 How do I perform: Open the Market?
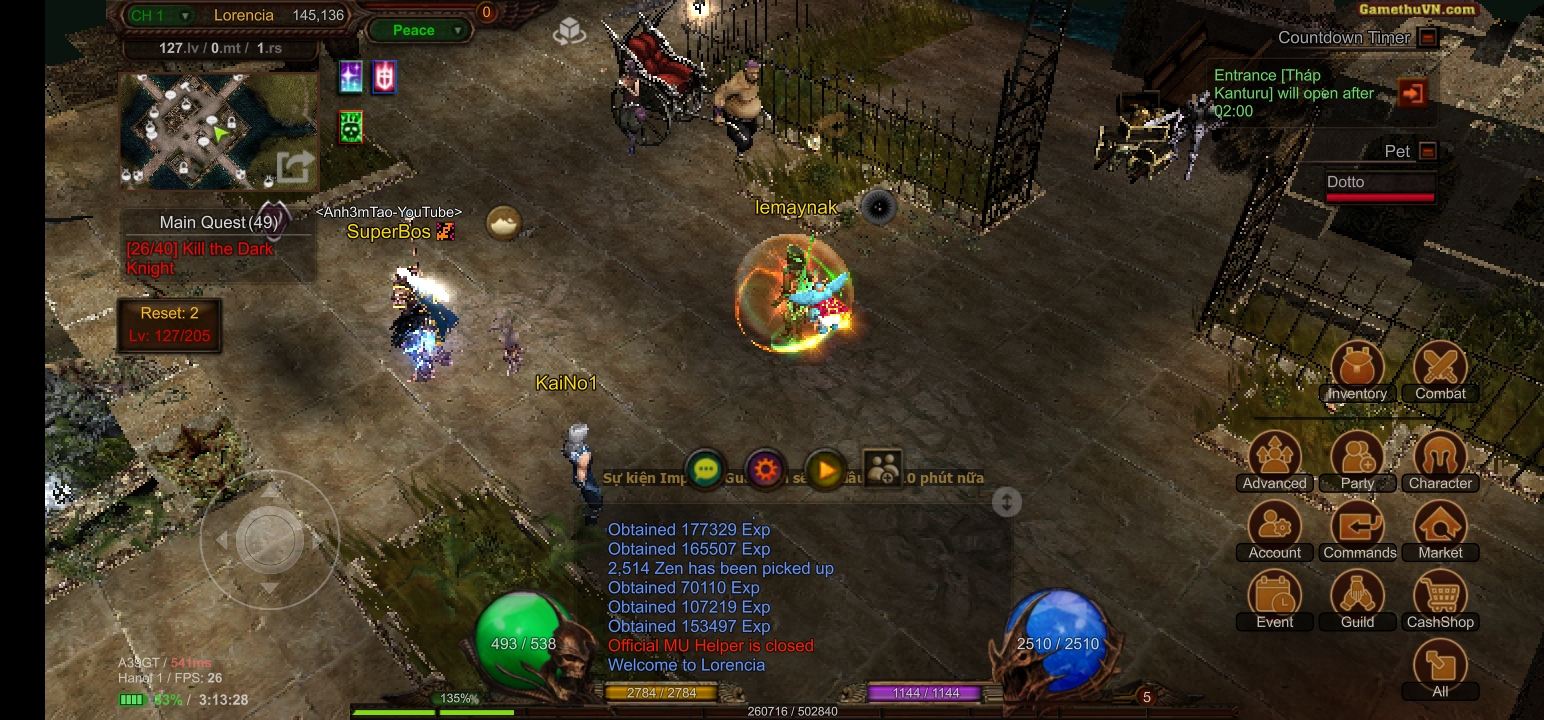[1440, 530]
